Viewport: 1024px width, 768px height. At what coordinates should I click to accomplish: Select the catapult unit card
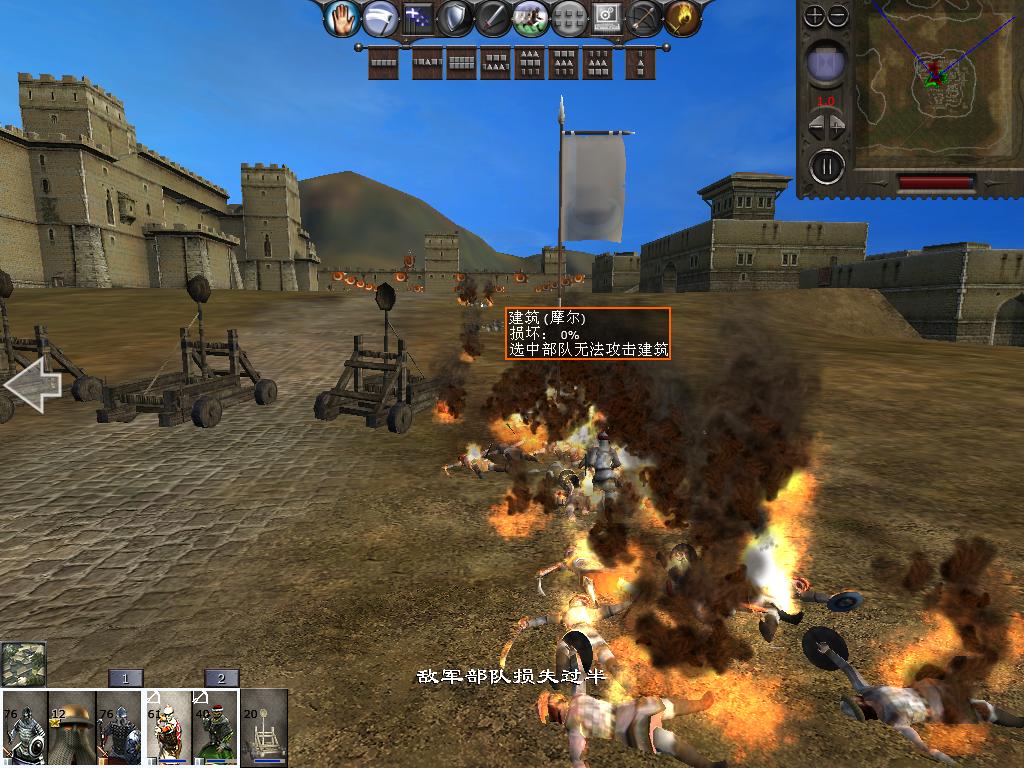[x=265, y=728]
